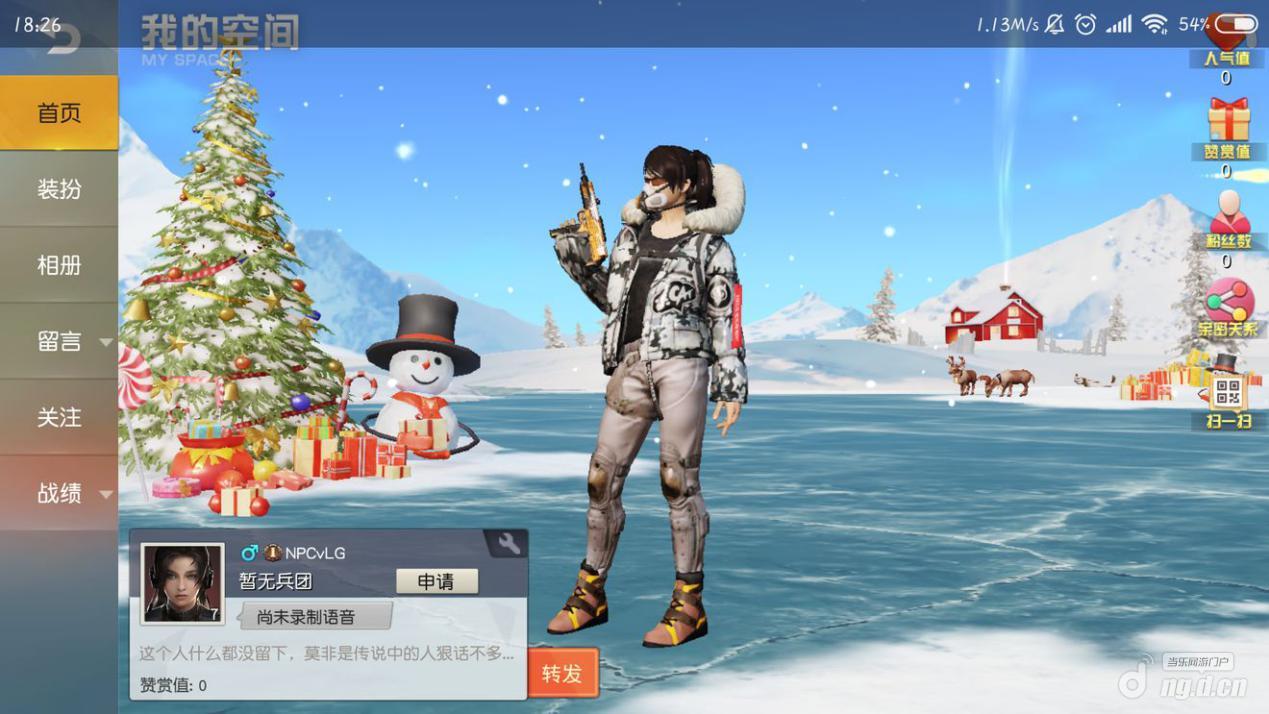The image size is (1269, 714).
Task: Go back using the arrow button
Action: point(62,40)
